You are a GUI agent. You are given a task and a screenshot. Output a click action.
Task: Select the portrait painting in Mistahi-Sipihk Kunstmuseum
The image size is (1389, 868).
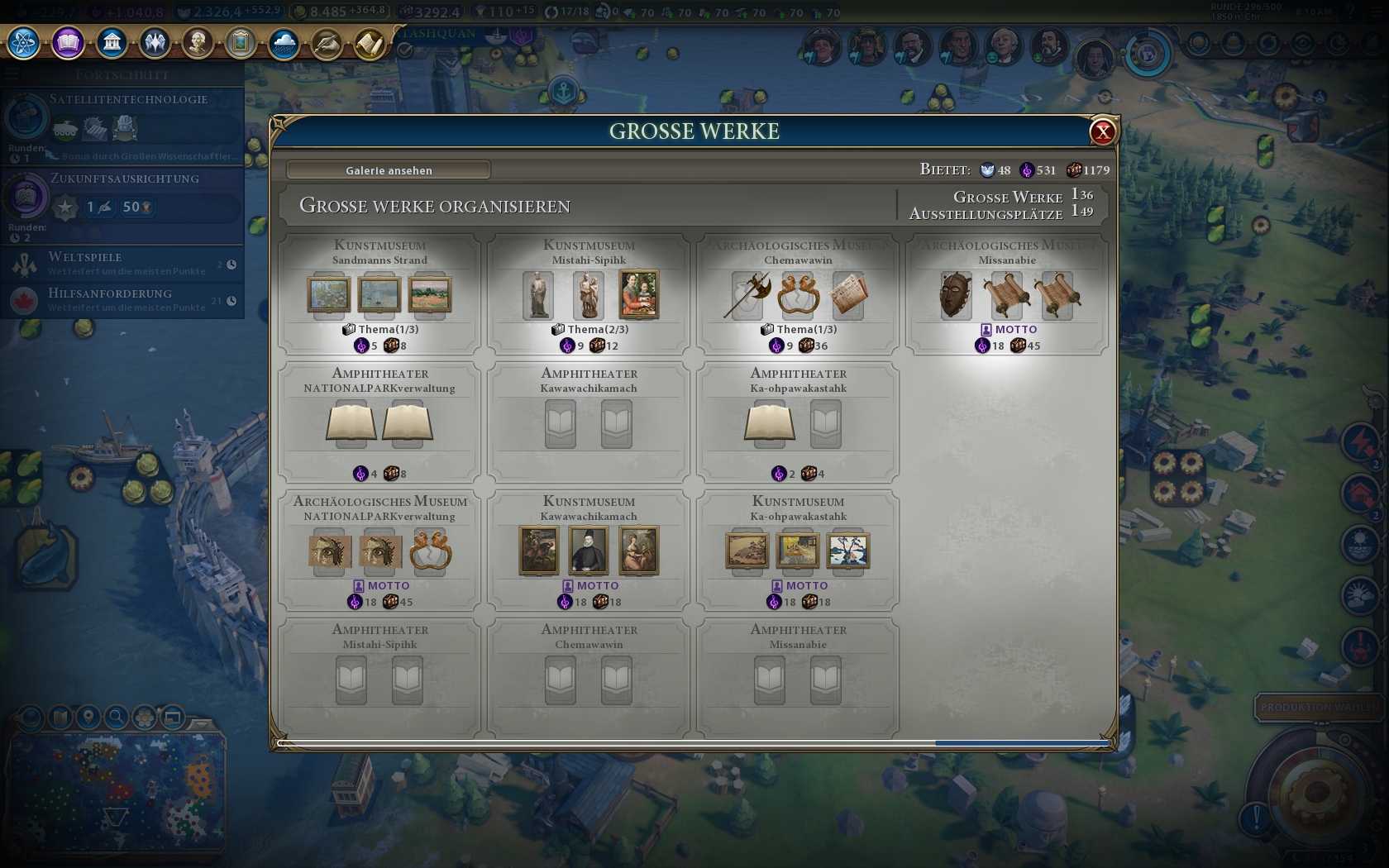(639, 294)
